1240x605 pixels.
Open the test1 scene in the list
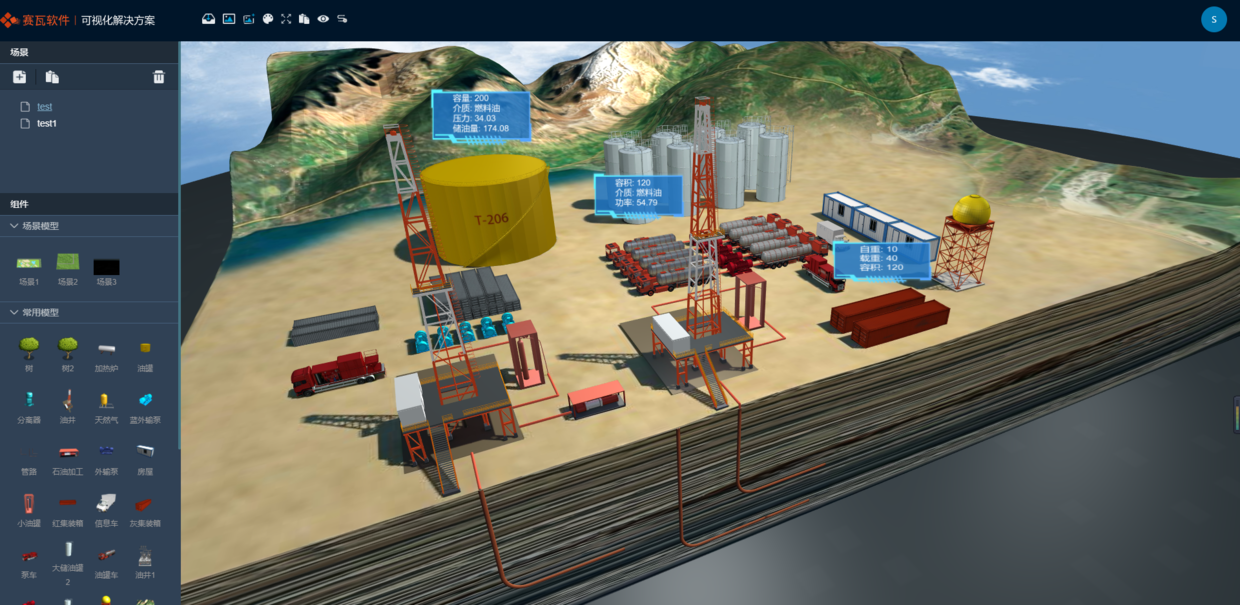coord(47,123)
